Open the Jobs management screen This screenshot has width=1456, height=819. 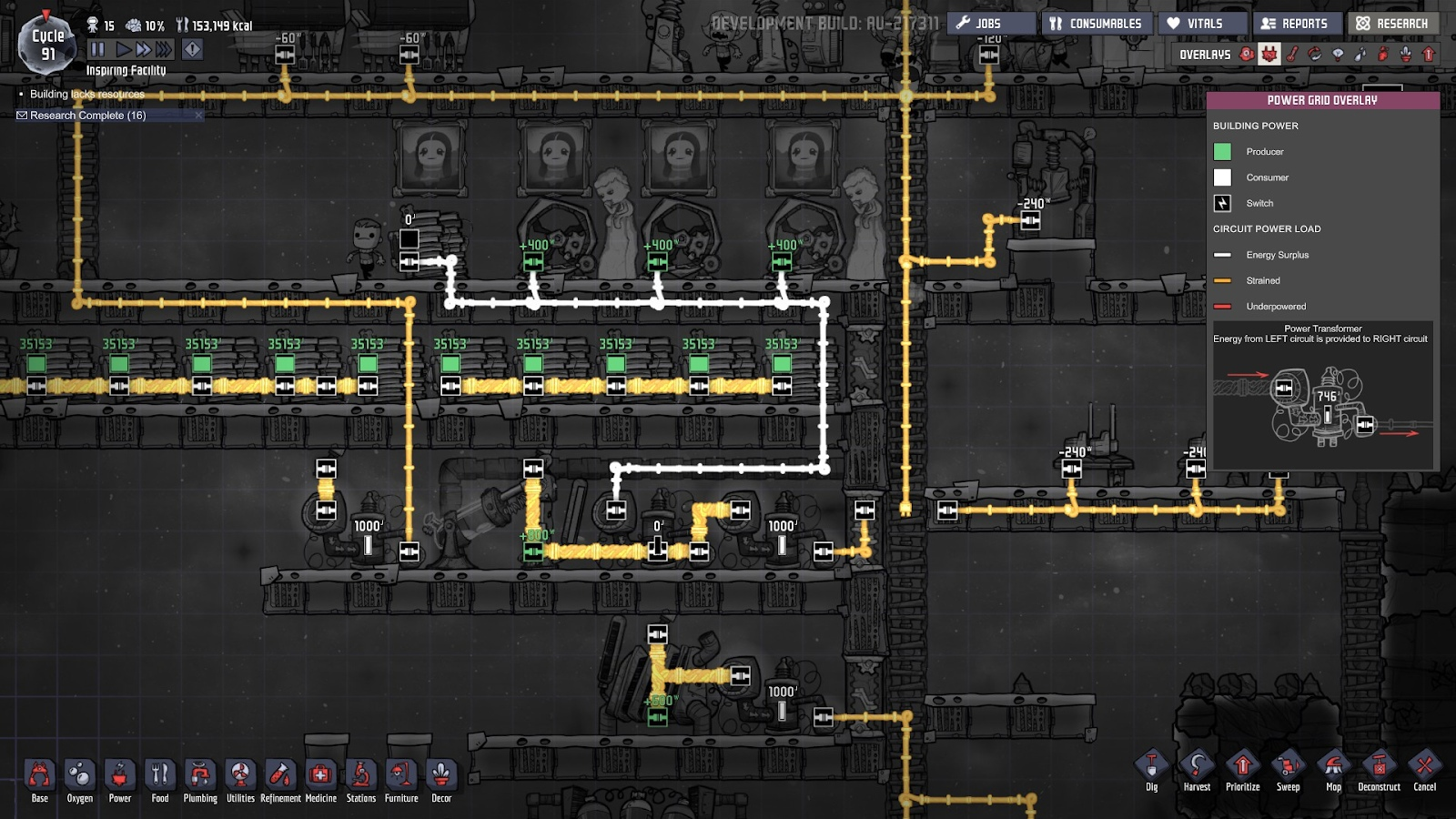(x=990, y=24)
